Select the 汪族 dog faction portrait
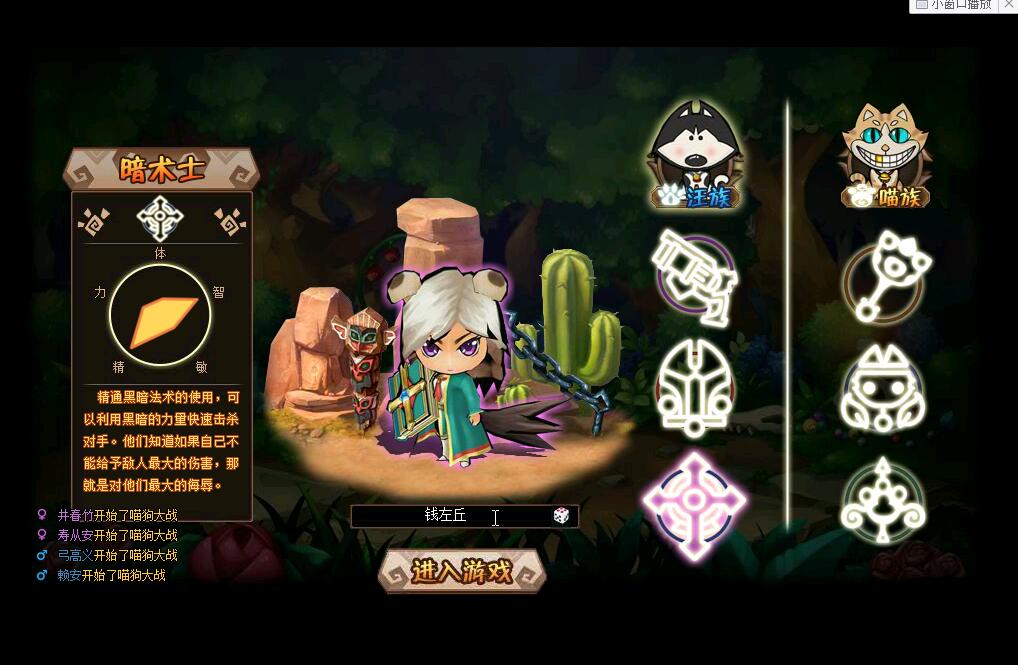1018x665 pixels. coord(696,156)
